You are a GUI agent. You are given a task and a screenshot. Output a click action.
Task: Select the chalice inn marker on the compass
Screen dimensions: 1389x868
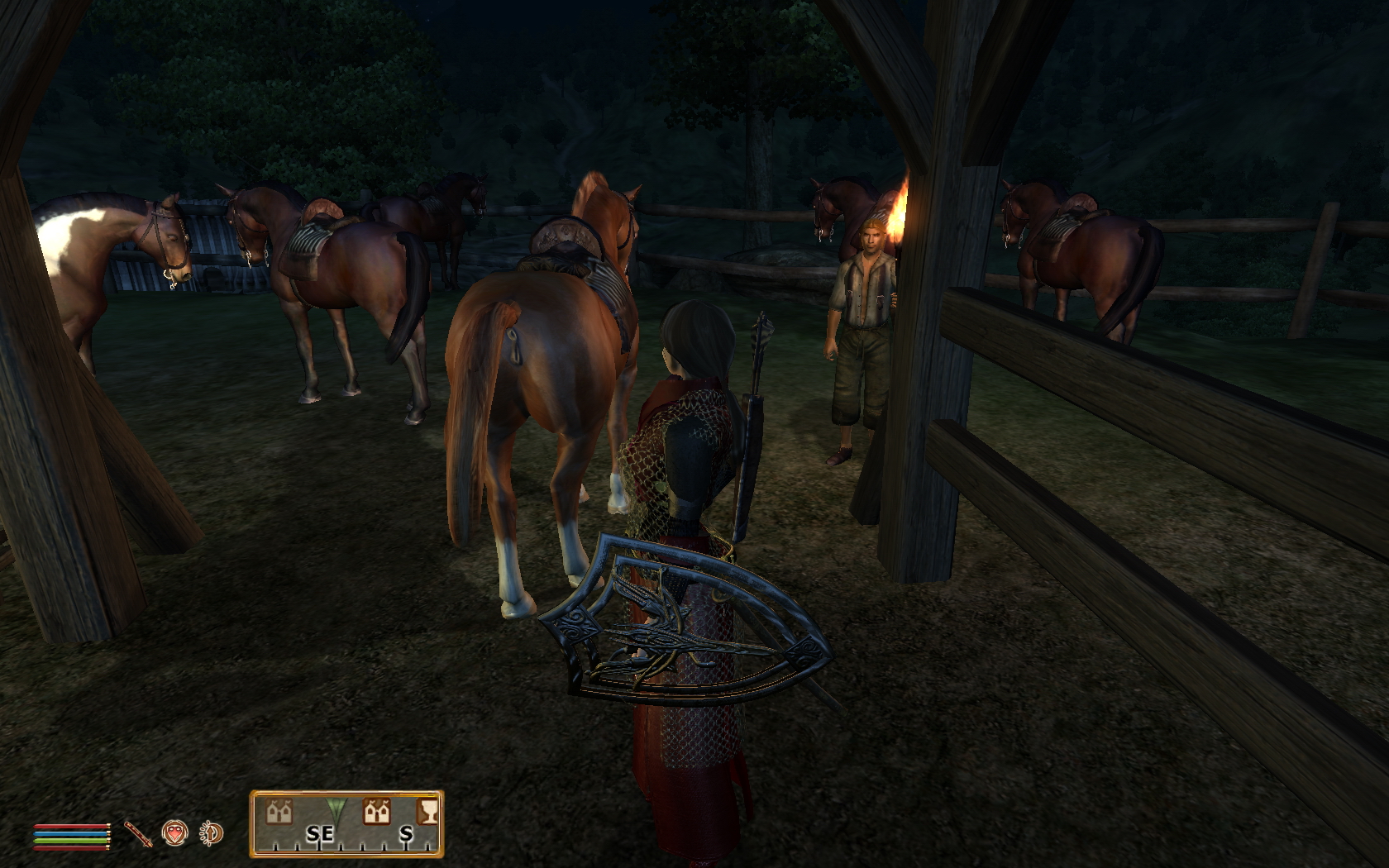pyautogui.click(x=427, y=812)
